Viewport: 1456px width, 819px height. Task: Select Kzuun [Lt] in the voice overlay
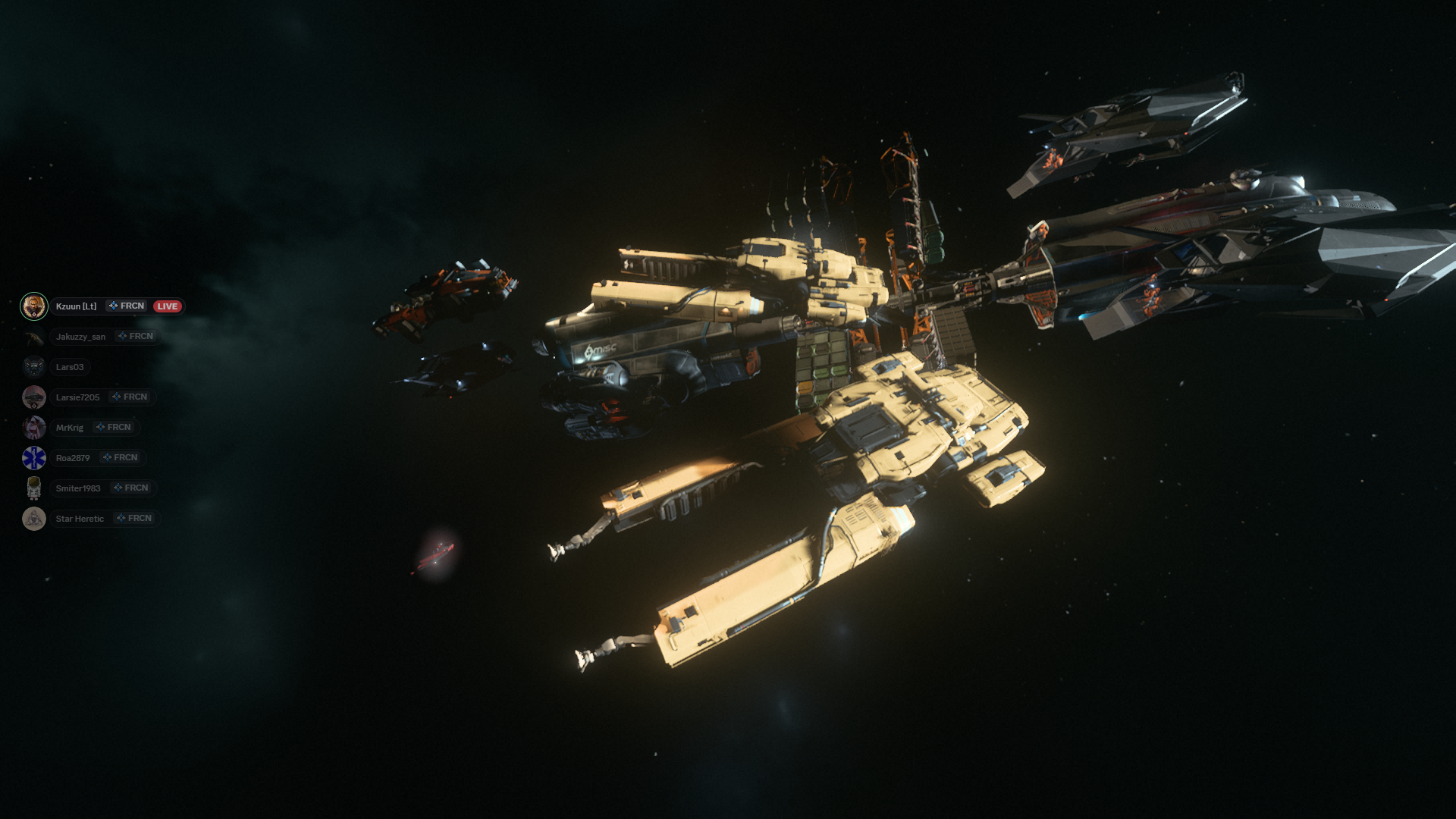(x=76, y=306)
